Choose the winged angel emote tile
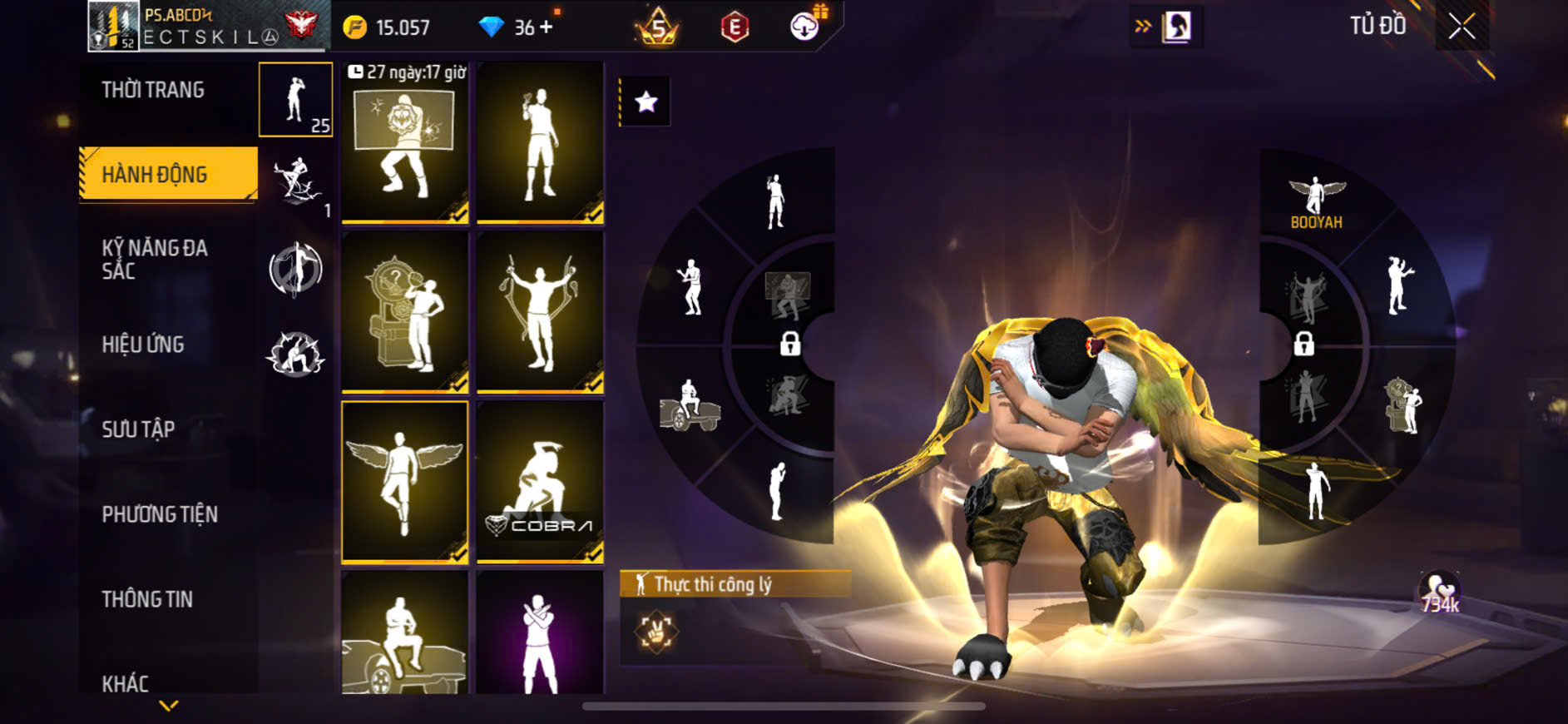 (x=405, y=482)
